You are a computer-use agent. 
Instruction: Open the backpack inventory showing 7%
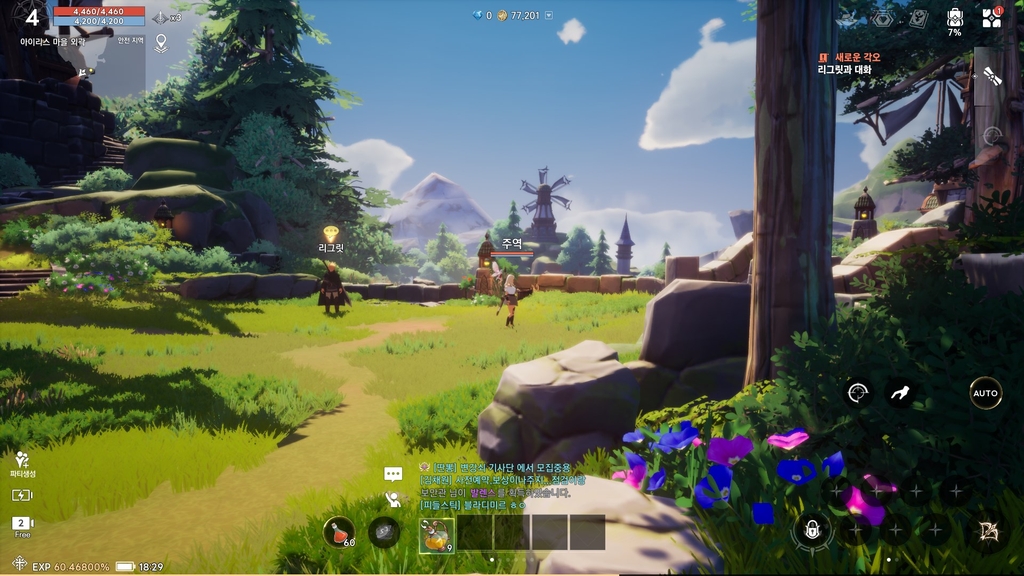(954, 17)
